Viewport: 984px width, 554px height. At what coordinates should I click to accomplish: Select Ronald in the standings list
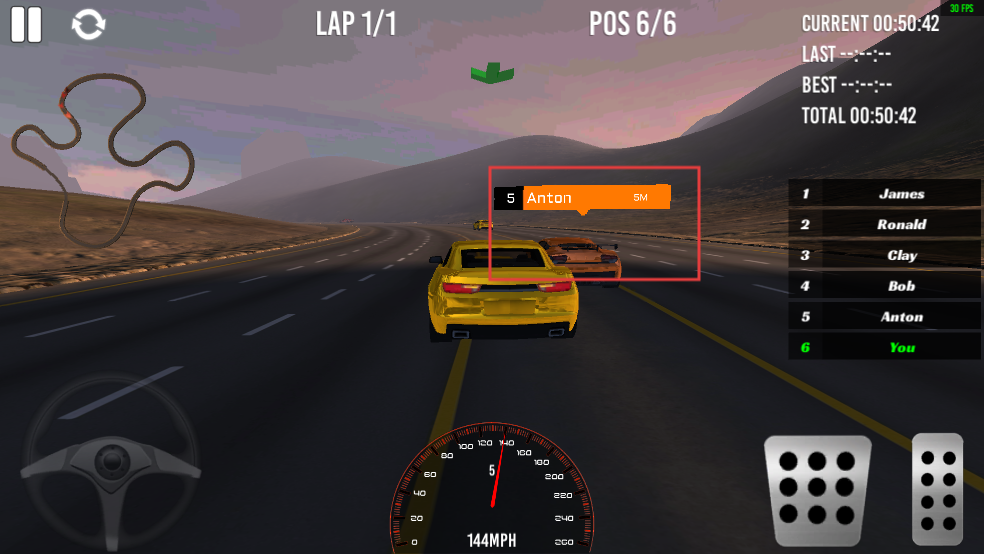[x=884, y=224]
